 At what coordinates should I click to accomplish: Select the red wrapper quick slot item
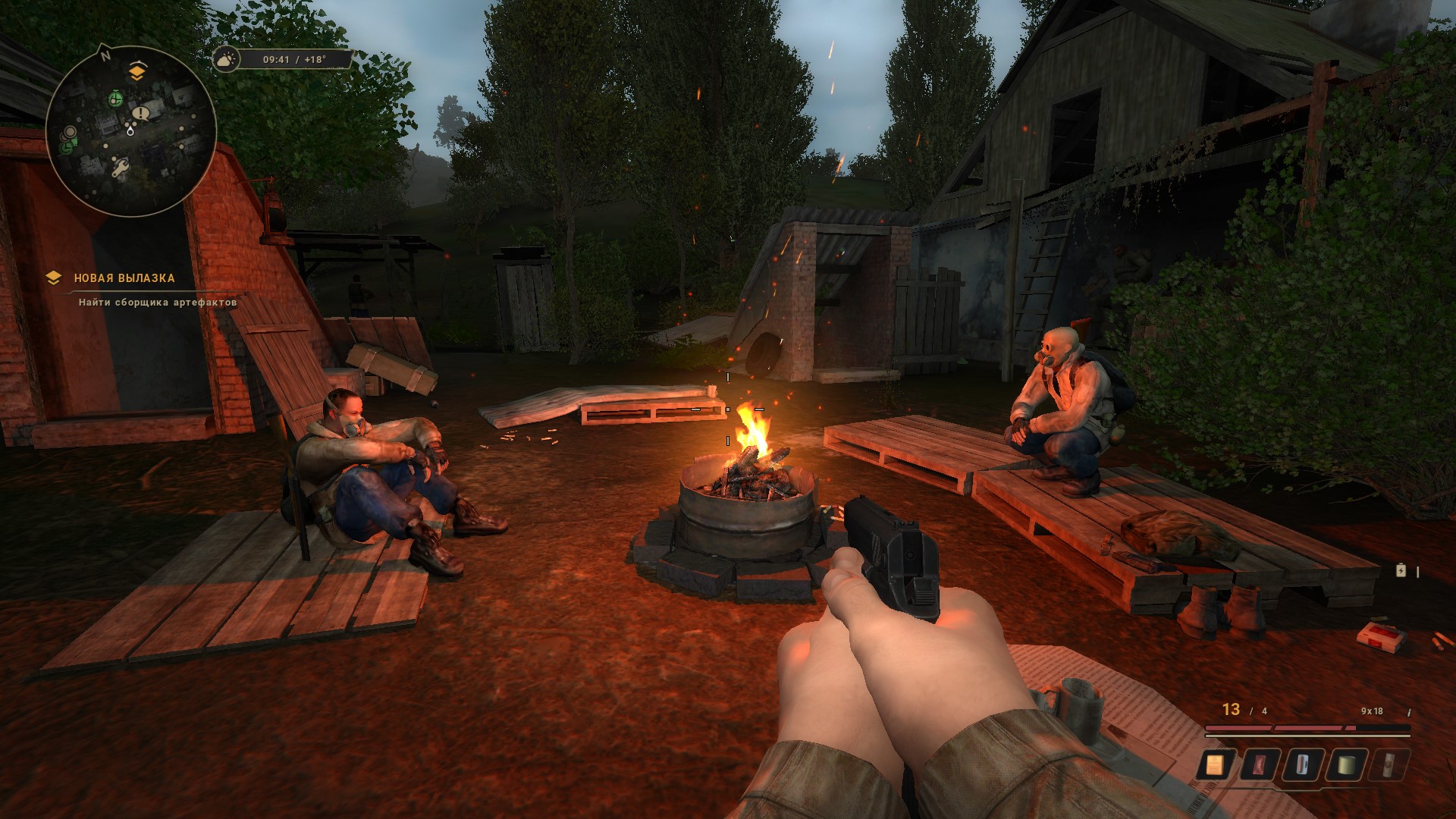click(x=1259, y=764)
